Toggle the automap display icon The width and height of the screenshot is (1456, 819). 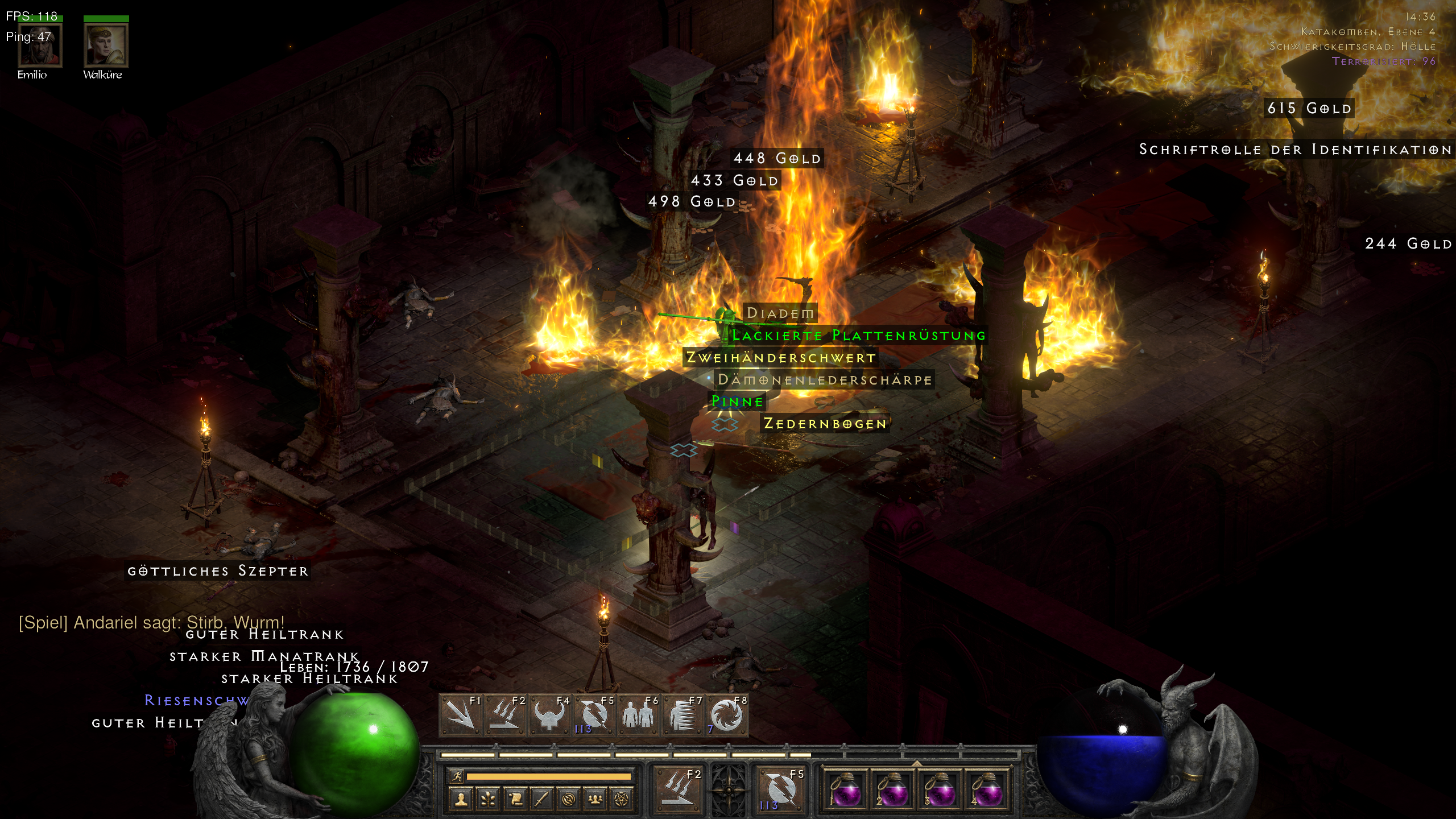pyautogui.click(x=568, y=799)
